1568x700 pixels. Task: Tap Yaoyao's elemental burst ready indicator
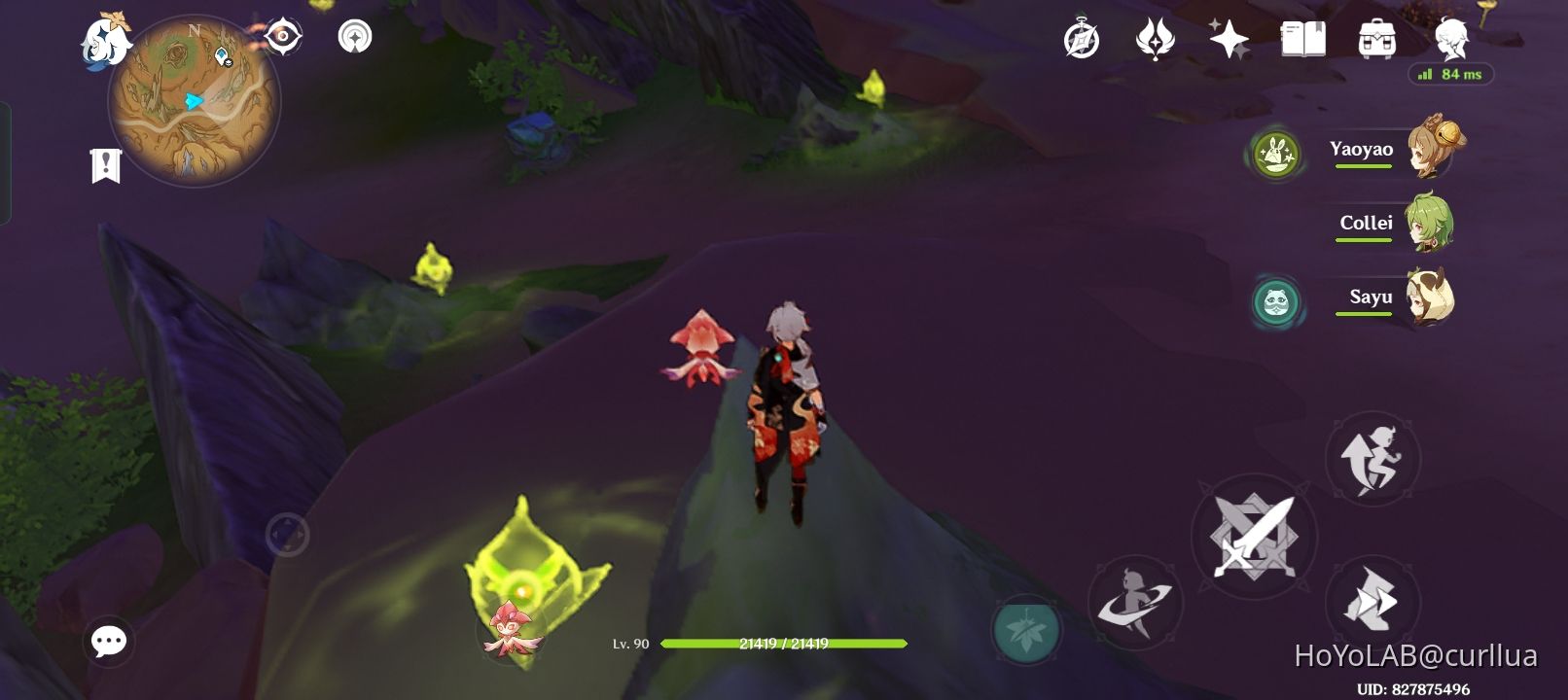1275,153
